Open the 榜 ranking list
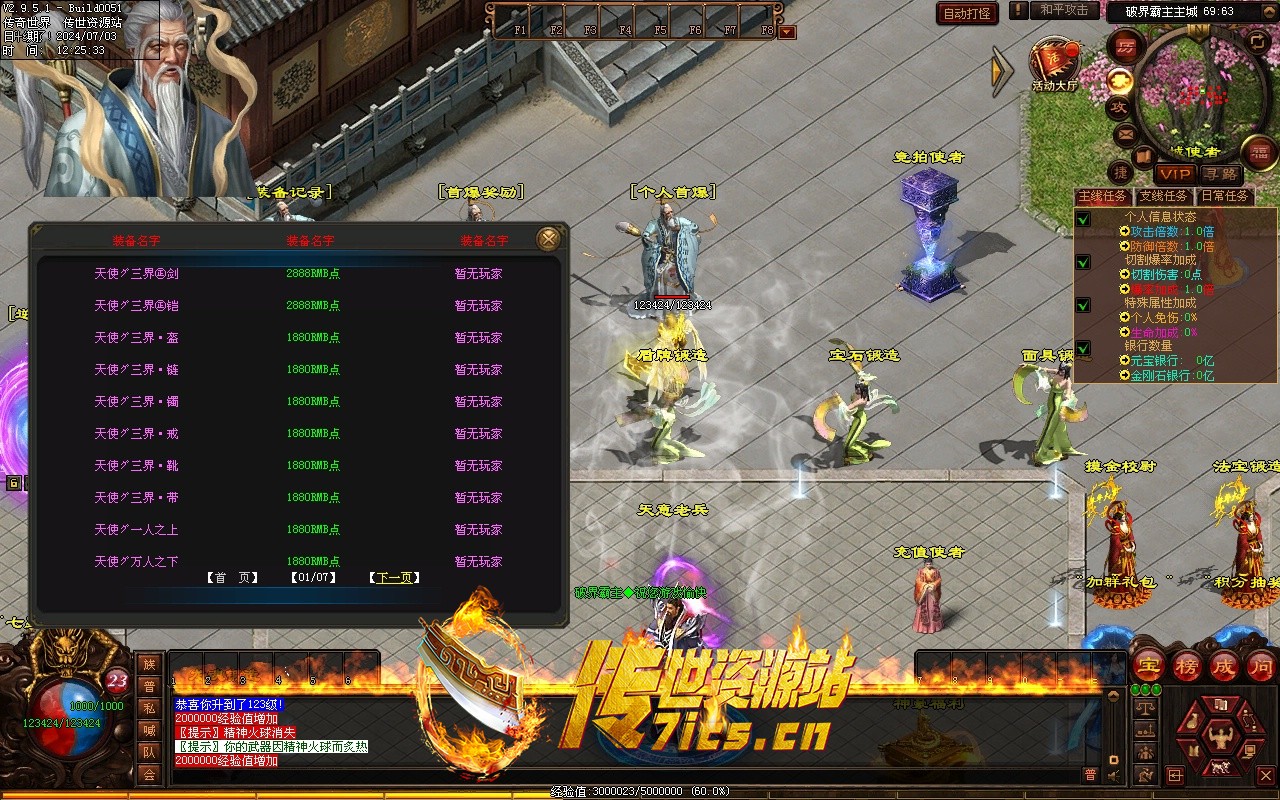Image resolution: width=1280 pixels, height=800 pixels. [1187, 665]
